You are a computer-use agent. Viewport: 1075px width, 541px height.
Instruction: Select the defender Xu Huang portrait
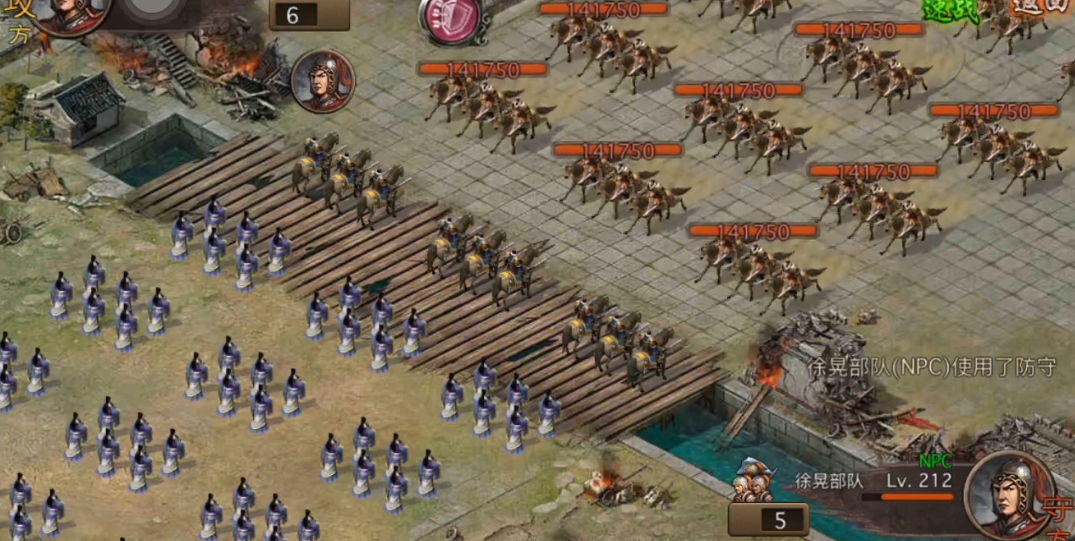[1010, 494]
